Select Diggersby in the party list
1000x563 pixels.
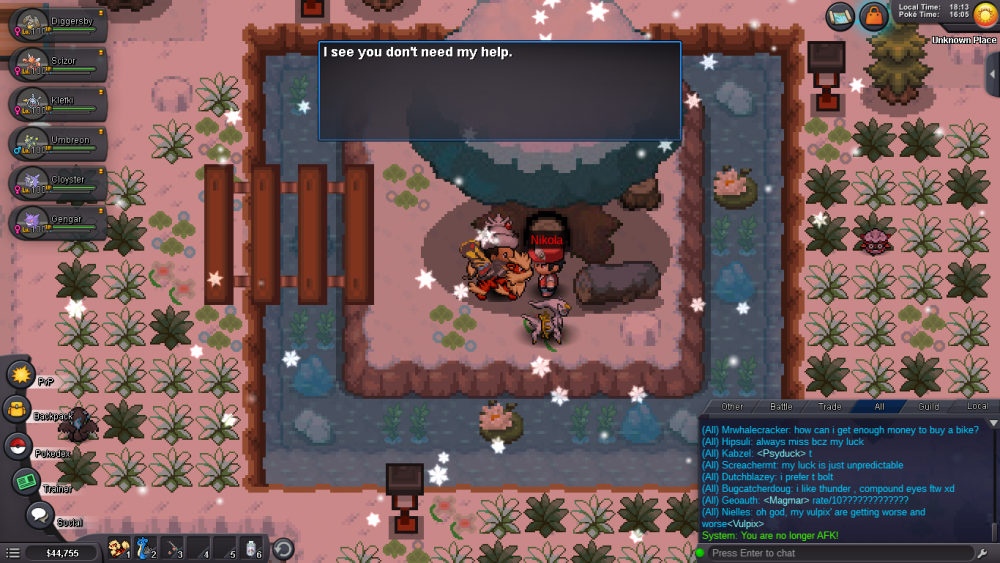pyautogui.click(x=57, y=24)
